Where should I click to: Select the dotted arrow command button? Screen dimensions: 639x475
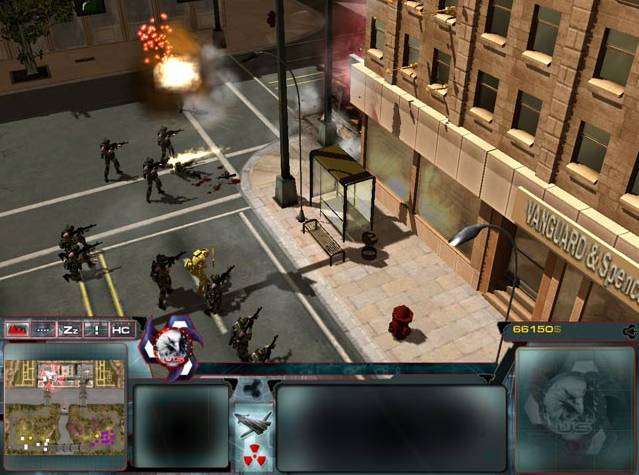44,329
